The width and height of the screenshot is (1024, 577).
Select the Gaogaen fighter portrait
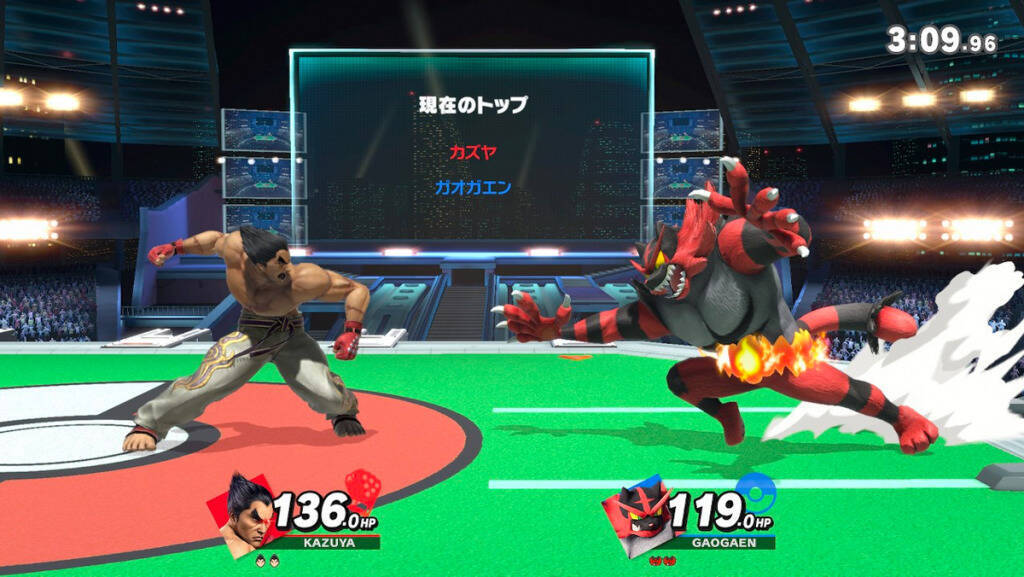pyautogui.click(x=637, y=513)
